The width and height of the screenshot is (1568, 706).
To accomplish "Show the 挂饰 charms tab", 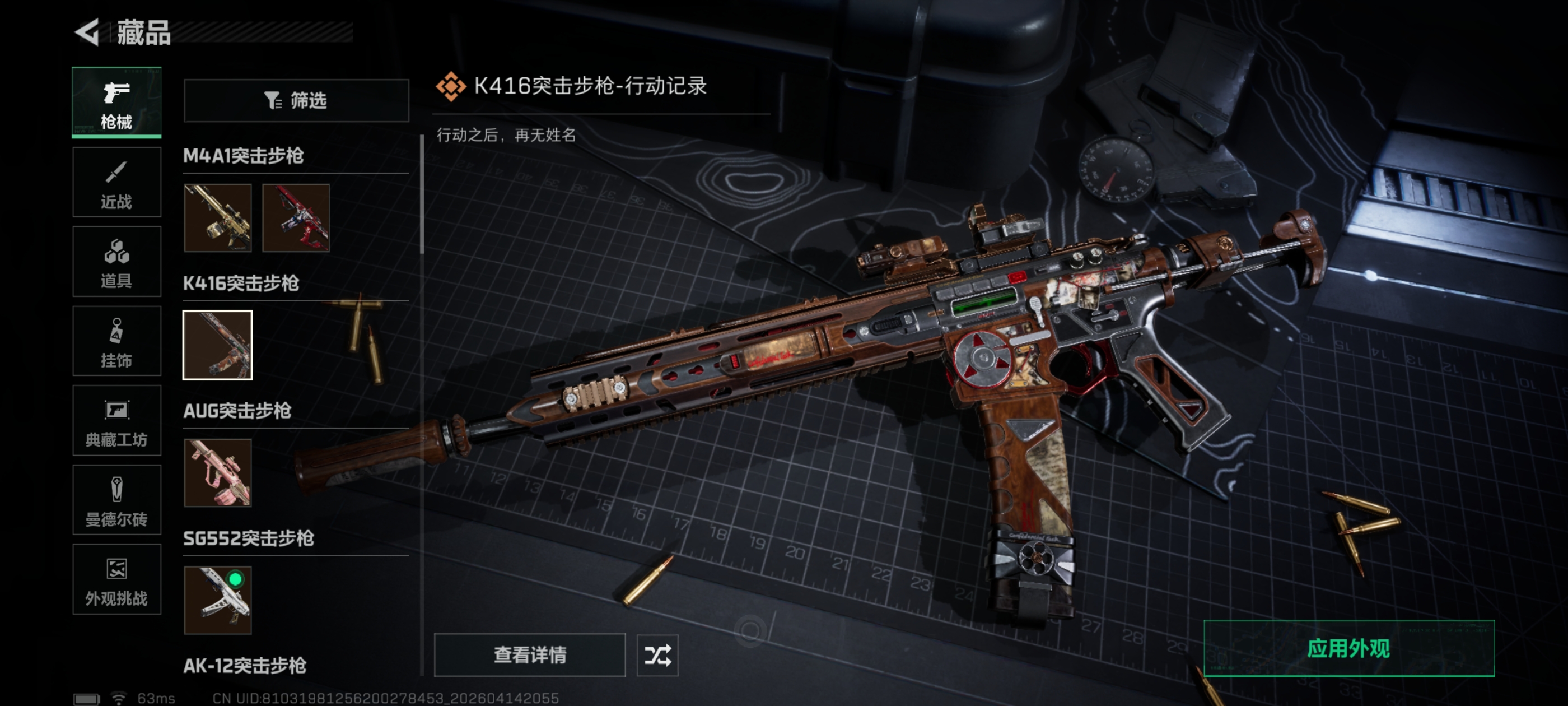I will [116, 341].
